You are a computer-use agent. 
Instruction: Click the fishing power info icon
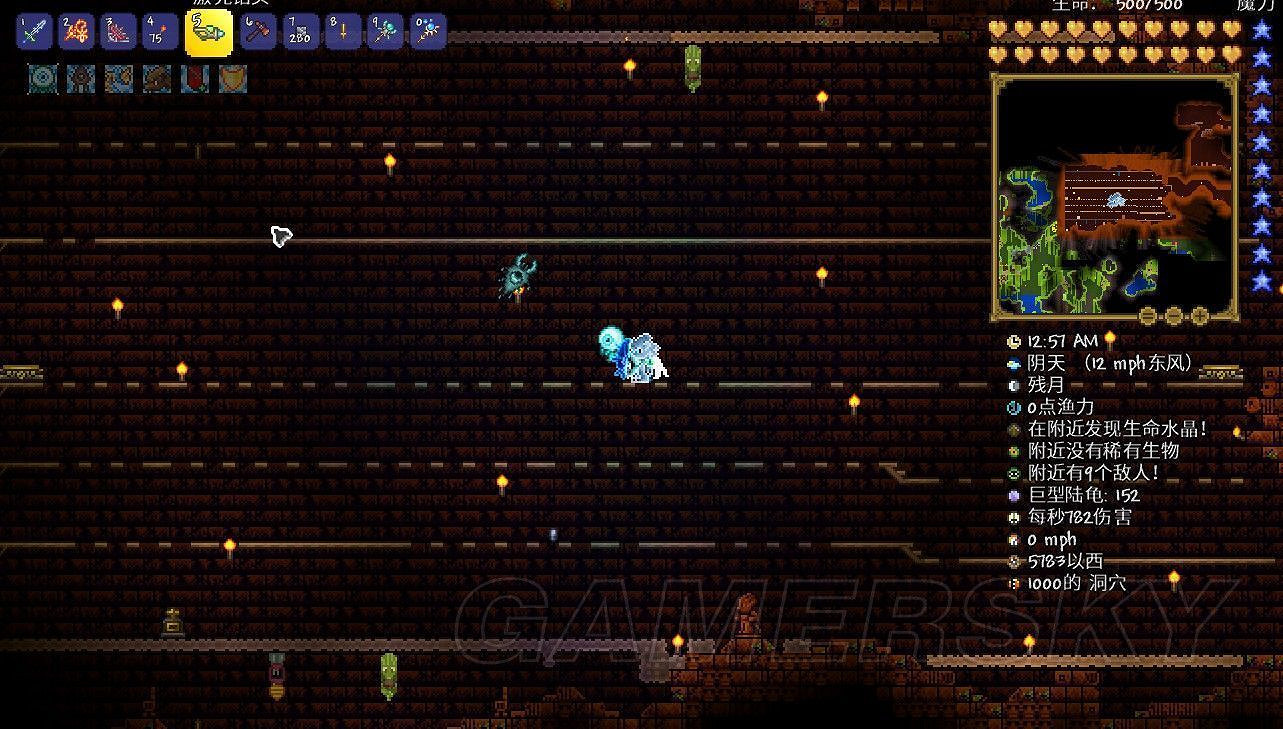tap(1013, 408)
